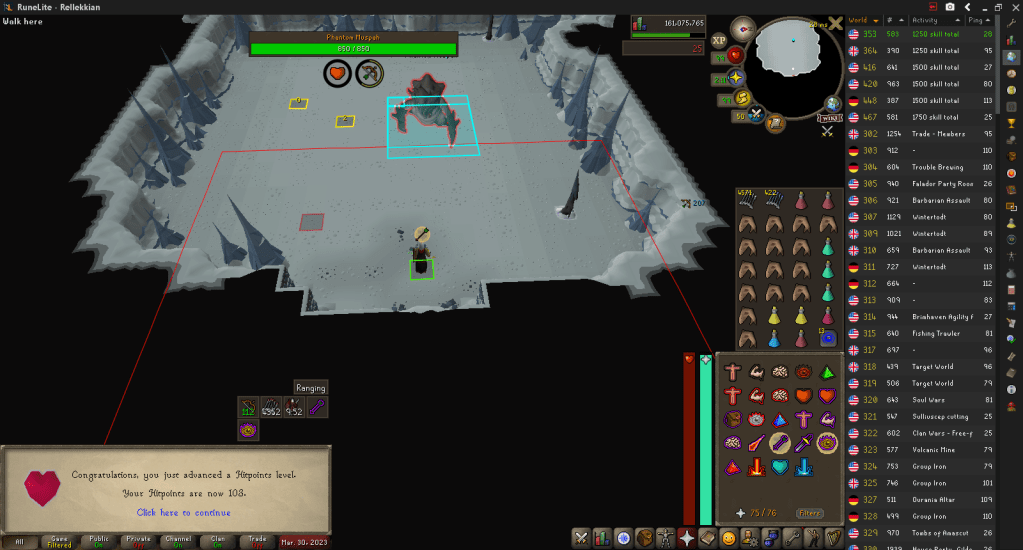This screenshot has height=550, width=1023.
Task: Select the Public chat tab
Action: [99, 541]
